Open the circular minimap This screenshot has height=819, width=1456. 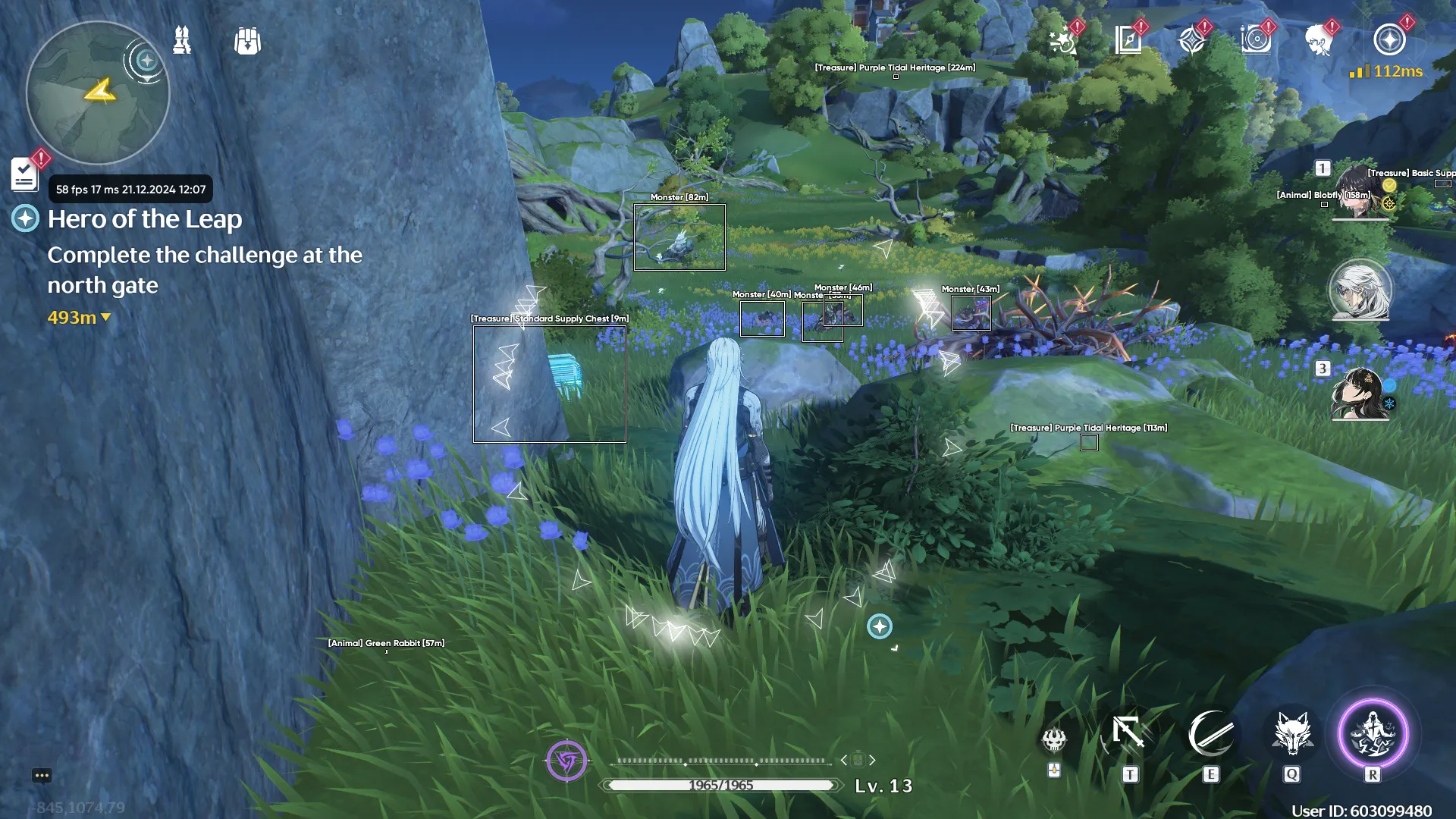coord(97,93)
